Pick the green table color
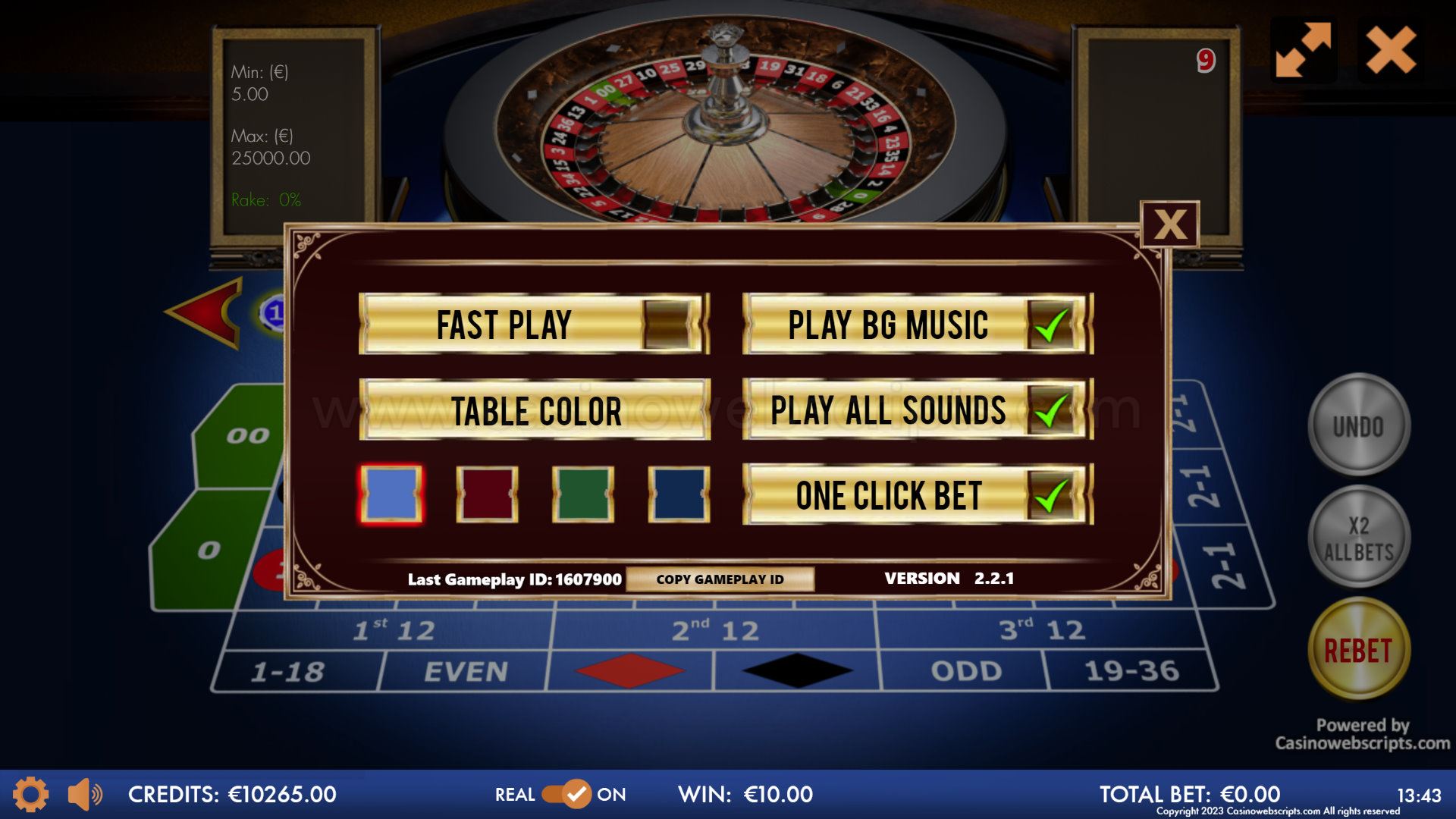Viewport: 1456px width, 819px height. [582, 494]
